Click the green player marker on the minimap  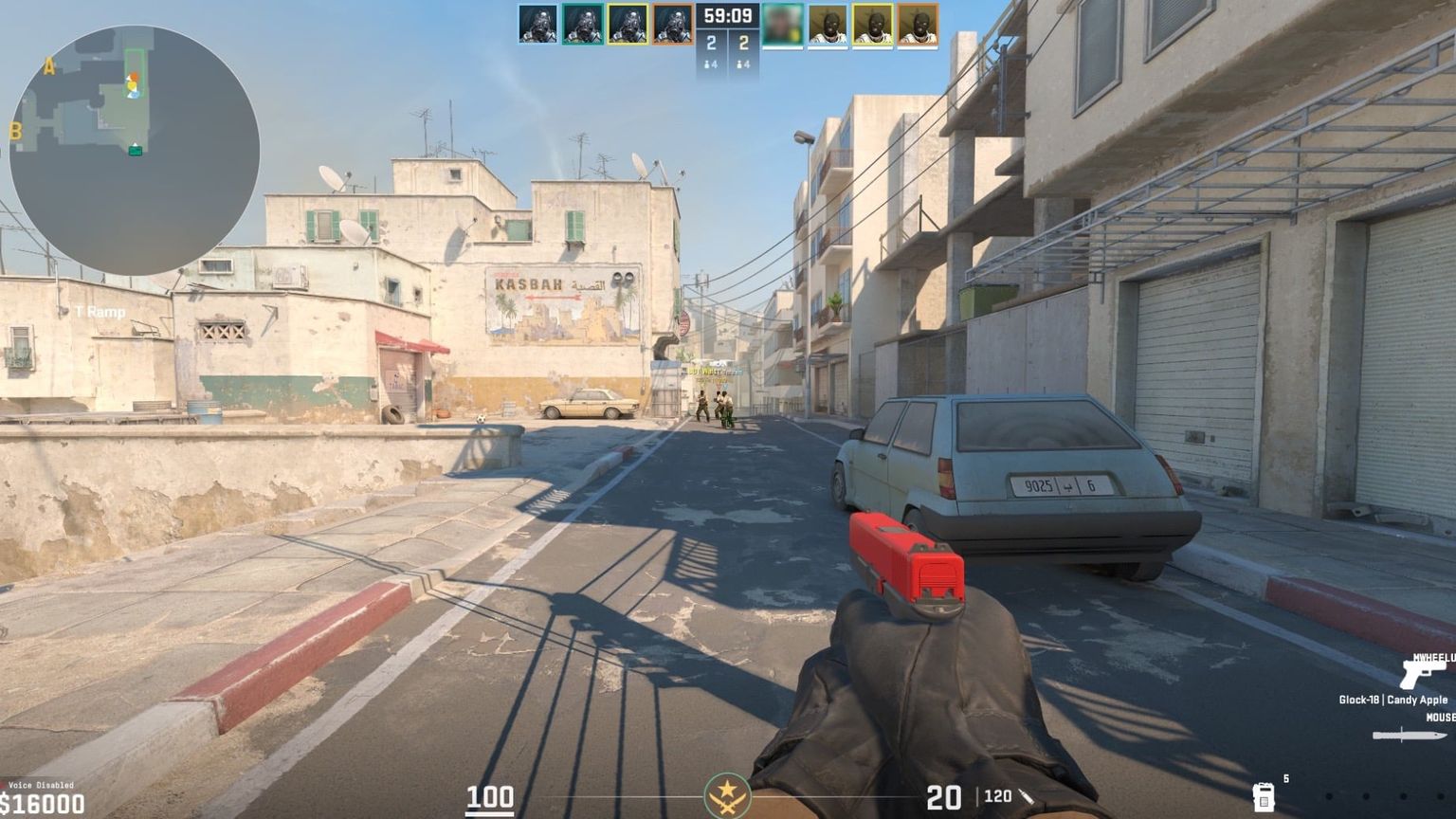136,151
